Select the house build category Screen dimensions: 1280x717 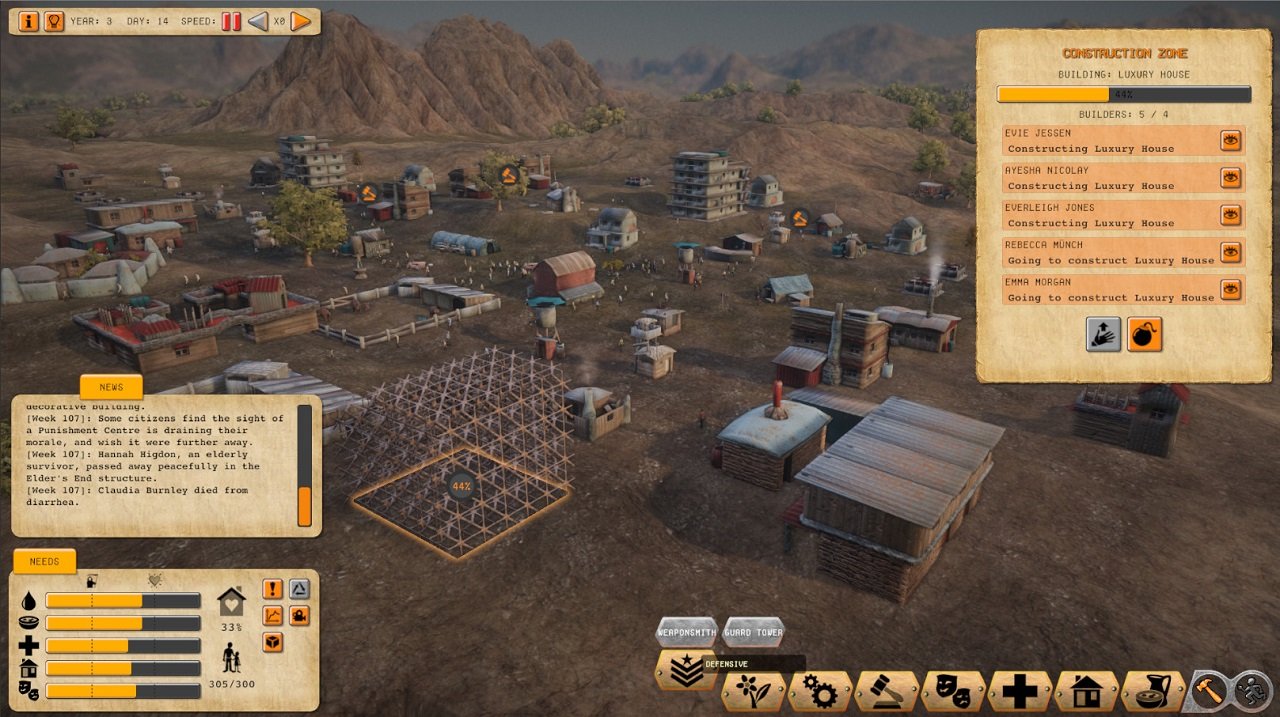point(1086,691)
